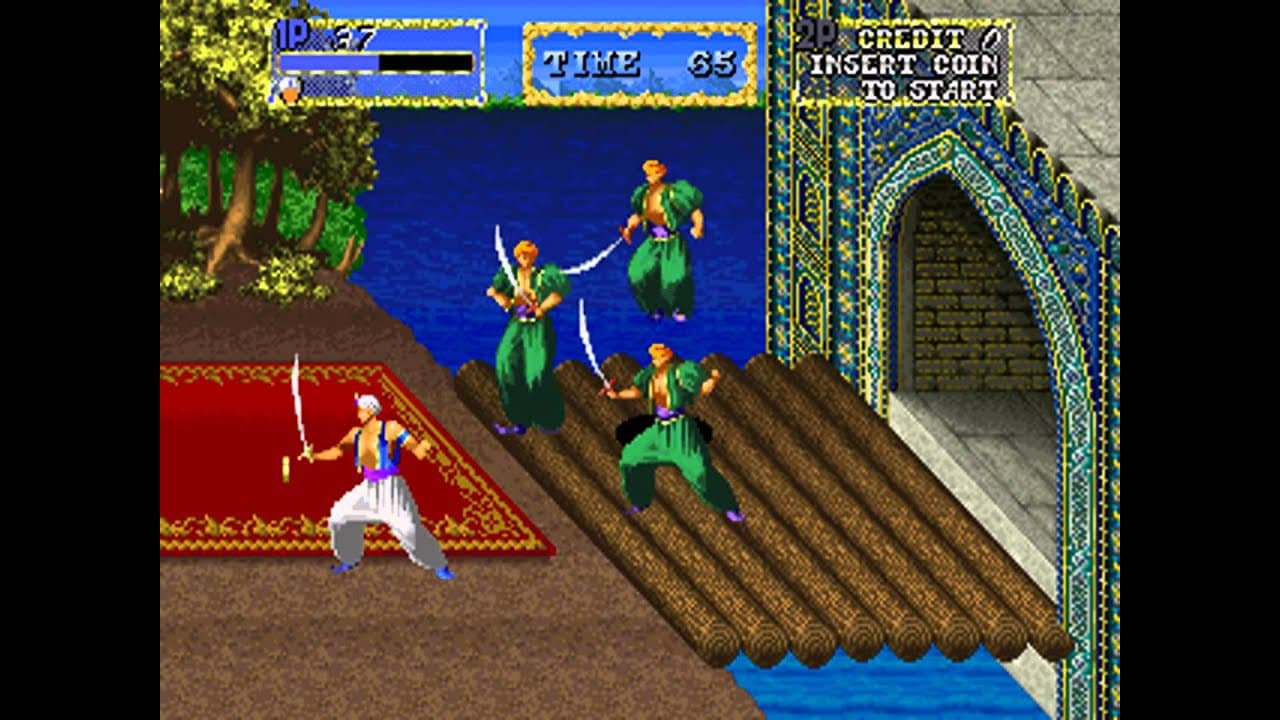Select the character portrait icon beside the health bar

coord(290,90)
